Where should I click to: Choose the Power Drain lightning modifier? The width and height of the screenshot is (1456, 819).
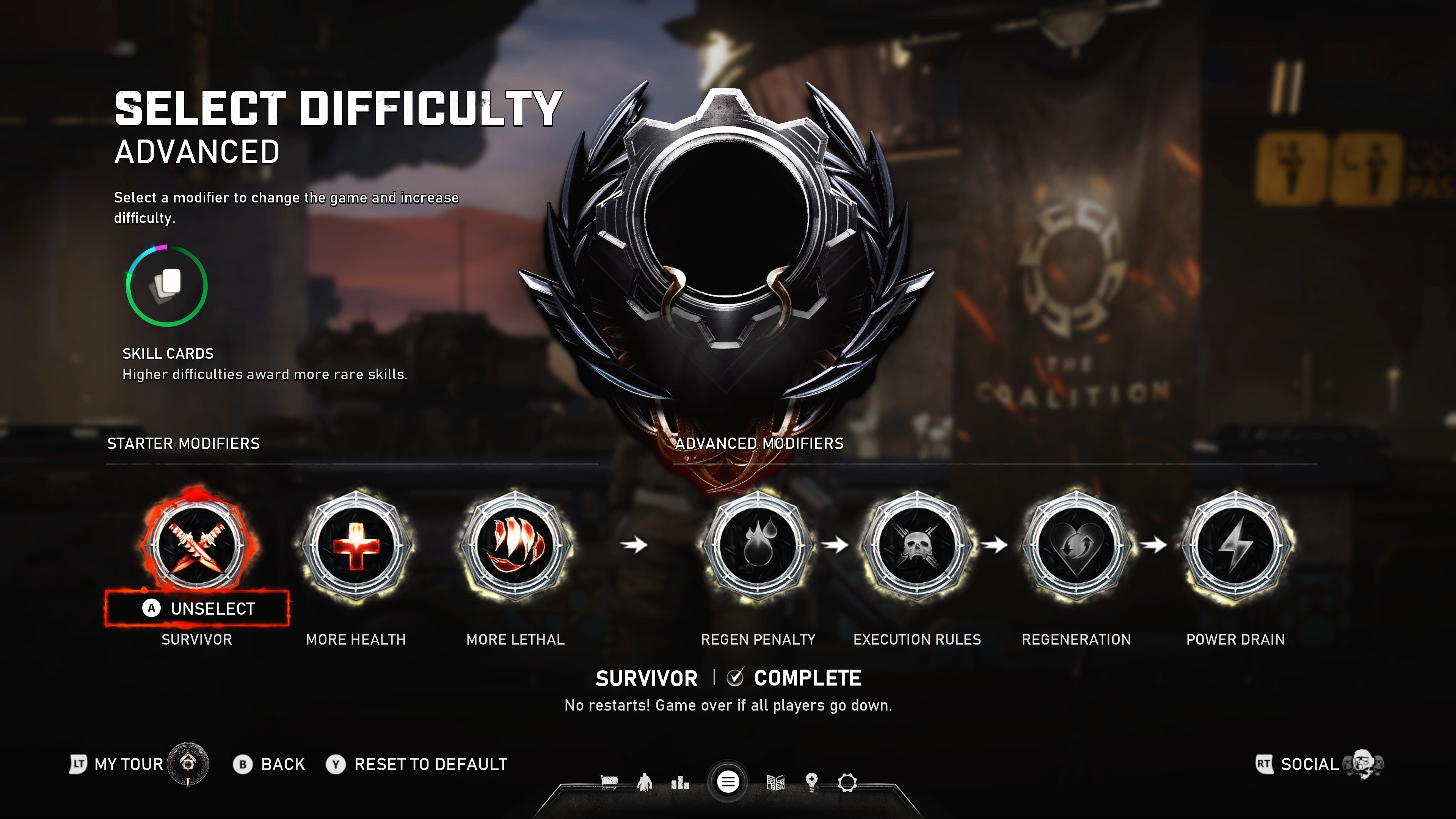pos(1236,546)
